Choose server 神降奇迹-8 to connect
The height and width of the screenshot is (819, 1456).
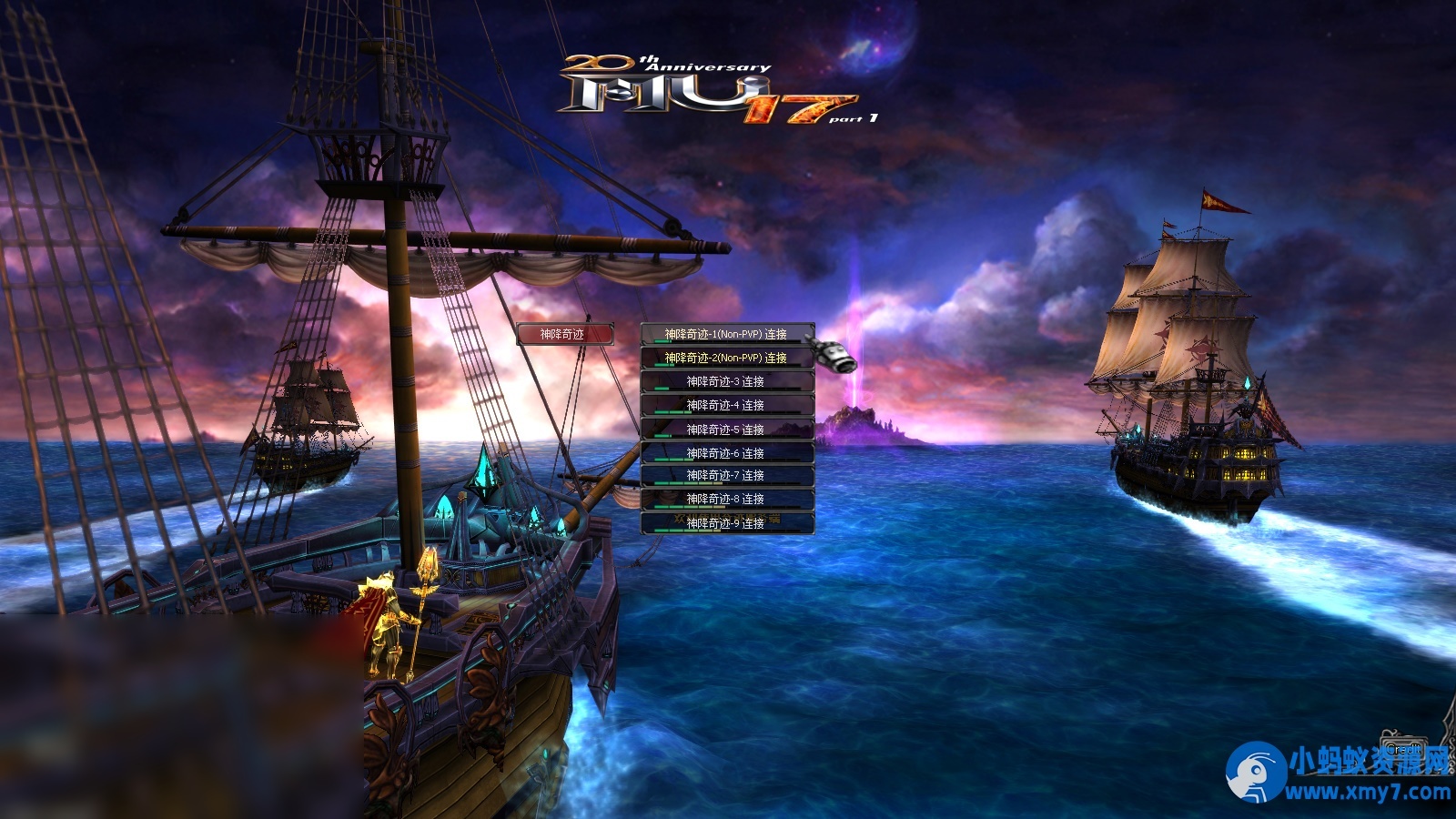point(726,500)
